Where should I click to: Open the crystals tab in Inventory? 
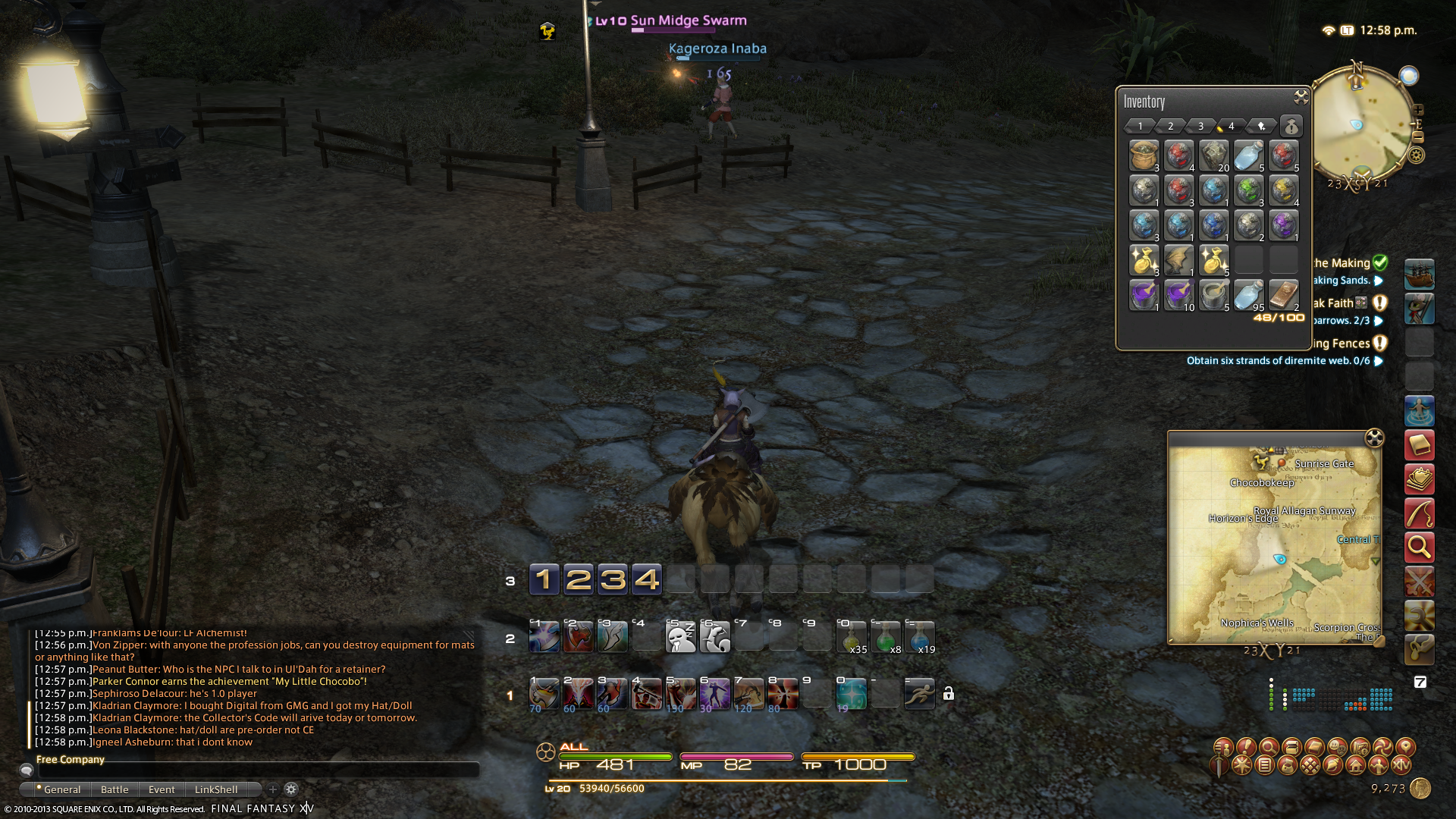click(1261, 126)
